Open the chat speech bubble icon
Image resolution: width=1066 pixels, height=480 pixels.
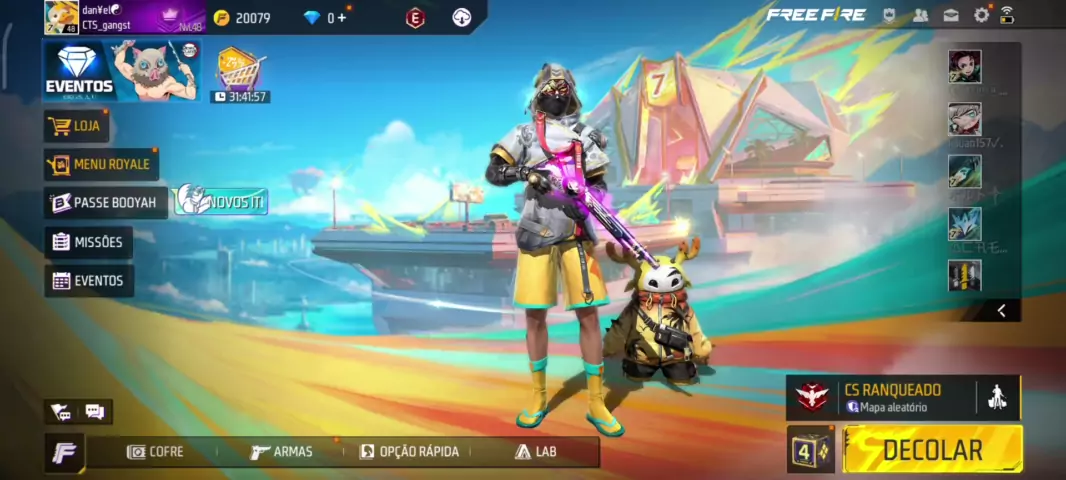coord(95,411)
